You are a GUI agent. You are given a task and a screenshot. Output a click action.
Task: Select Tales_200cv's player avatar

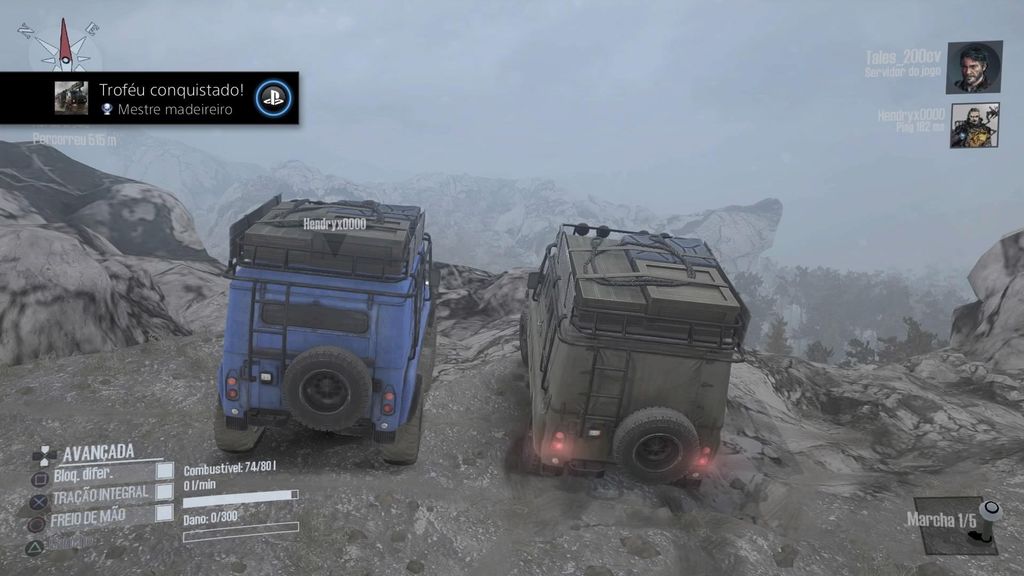point(974,67)
